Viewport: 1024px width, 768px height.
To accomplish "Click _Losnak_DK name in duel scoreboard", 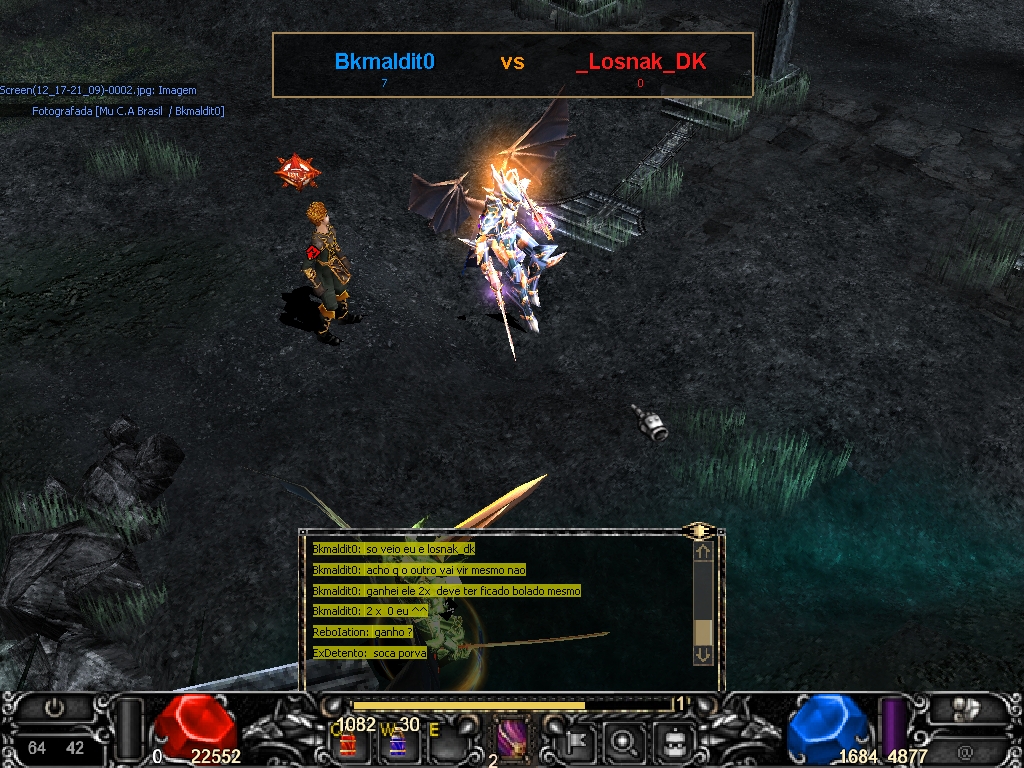I will coord(641,62).
